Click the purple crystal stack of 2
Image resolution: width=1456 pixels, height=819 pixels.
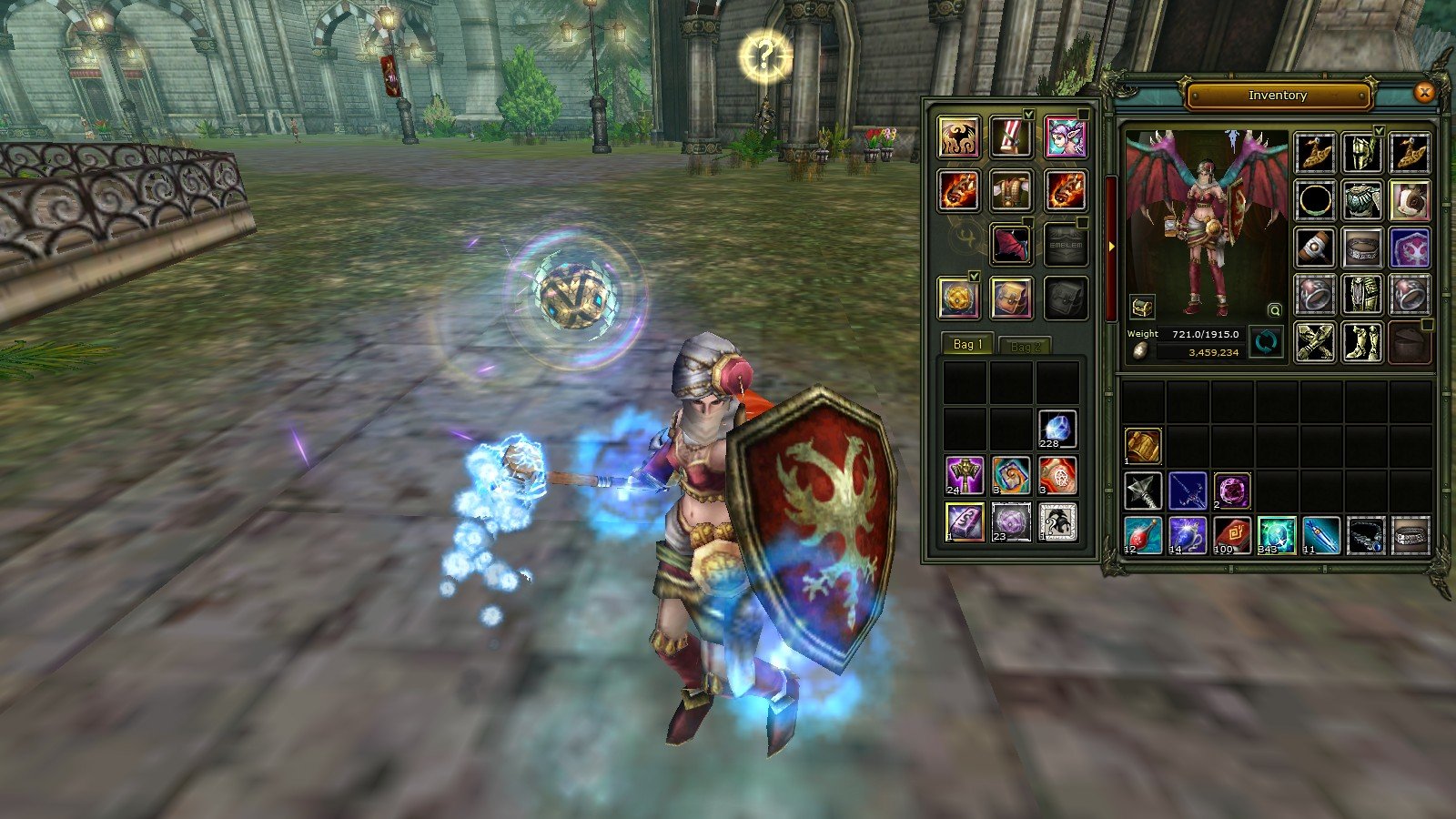pos(1231,489)
